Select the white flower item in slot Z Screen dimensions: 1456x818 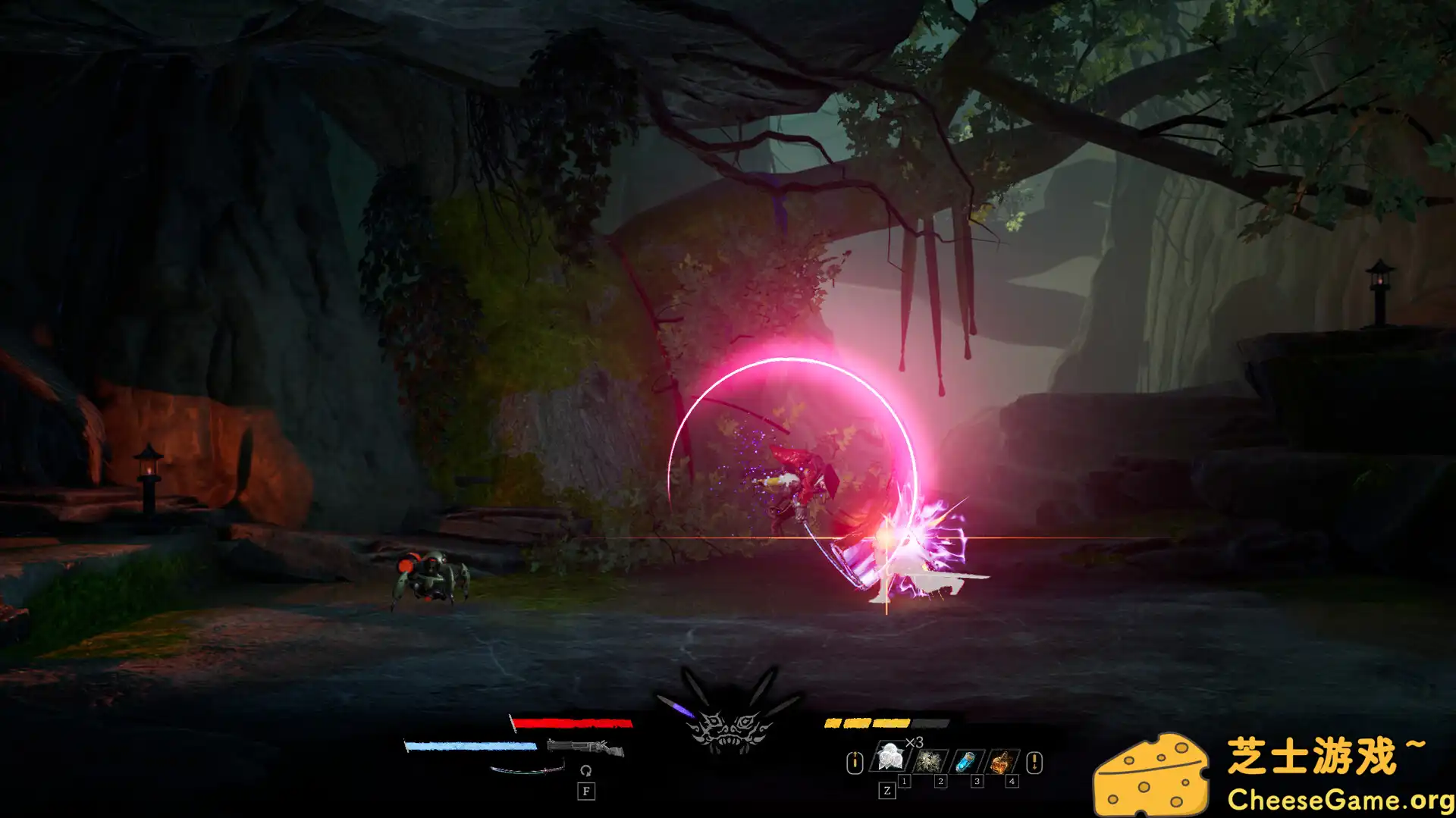(x=890, y=757)
